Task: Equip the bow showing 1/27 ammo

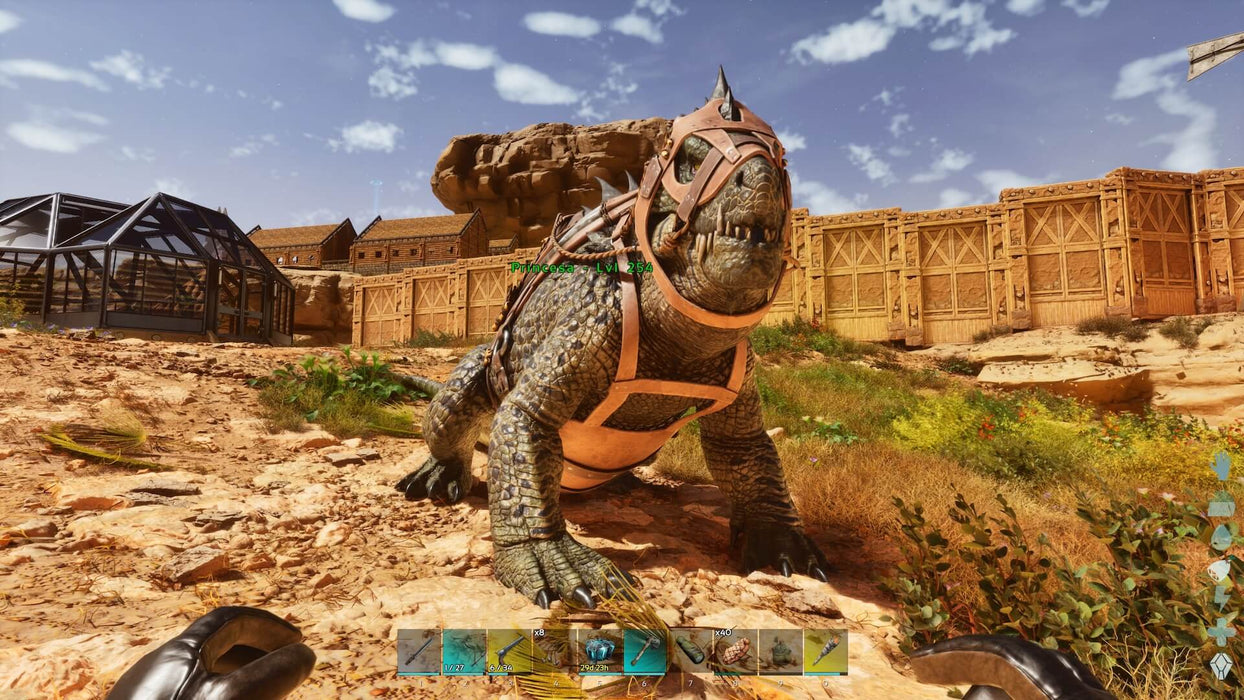Action: tap(464, 651)
